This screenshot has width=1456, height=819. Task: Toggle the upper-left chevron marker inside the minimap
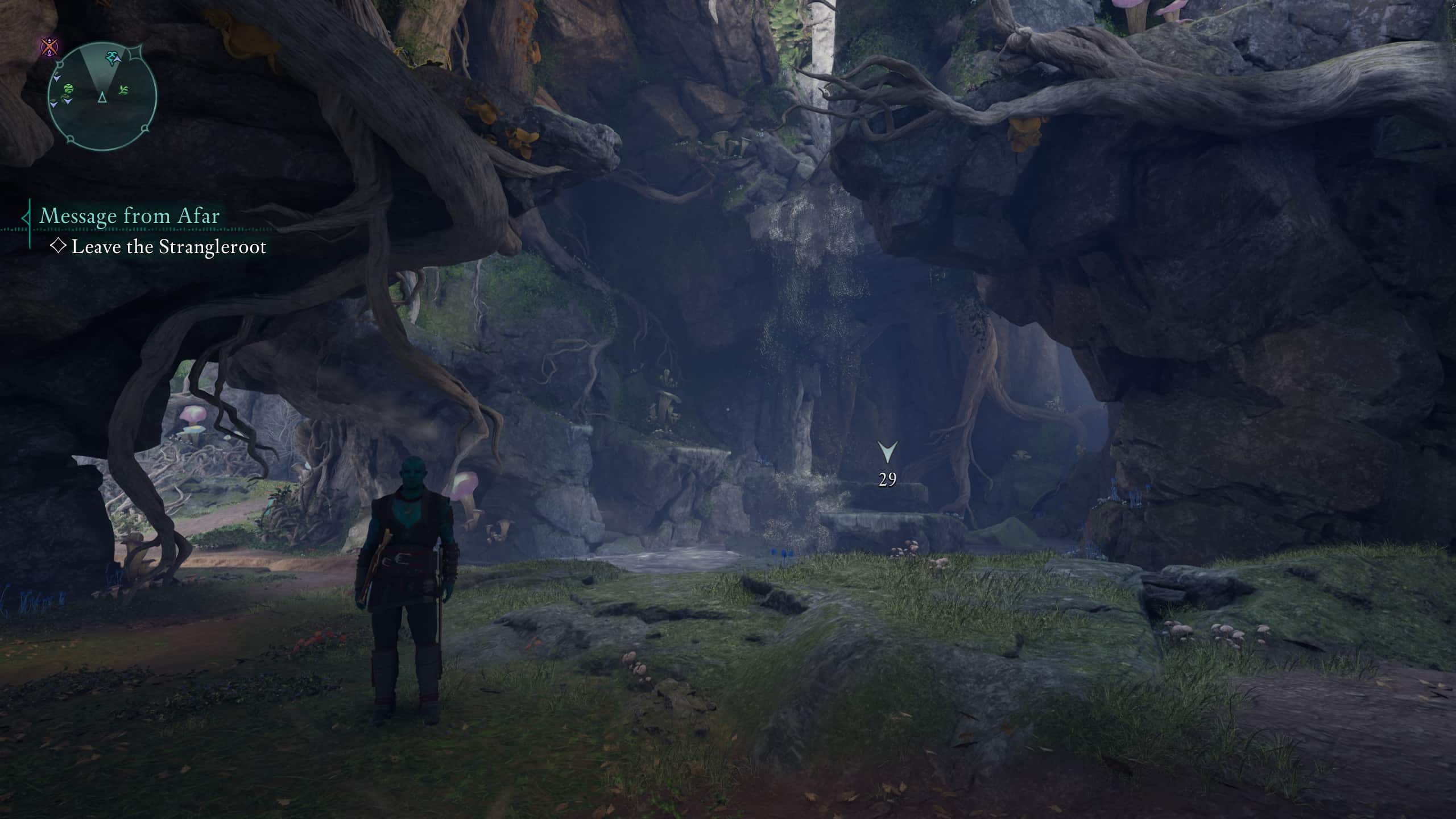(x=57, y=78)
